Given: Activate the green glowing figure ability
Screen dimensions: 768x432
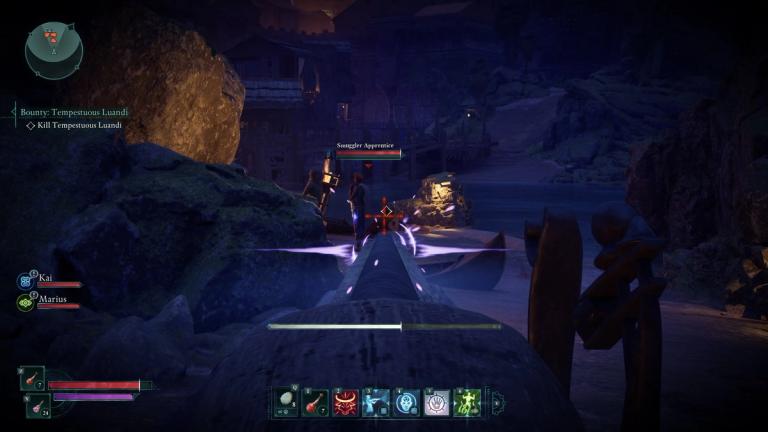Looking at the screenshot, I should (x=467, y=401).
